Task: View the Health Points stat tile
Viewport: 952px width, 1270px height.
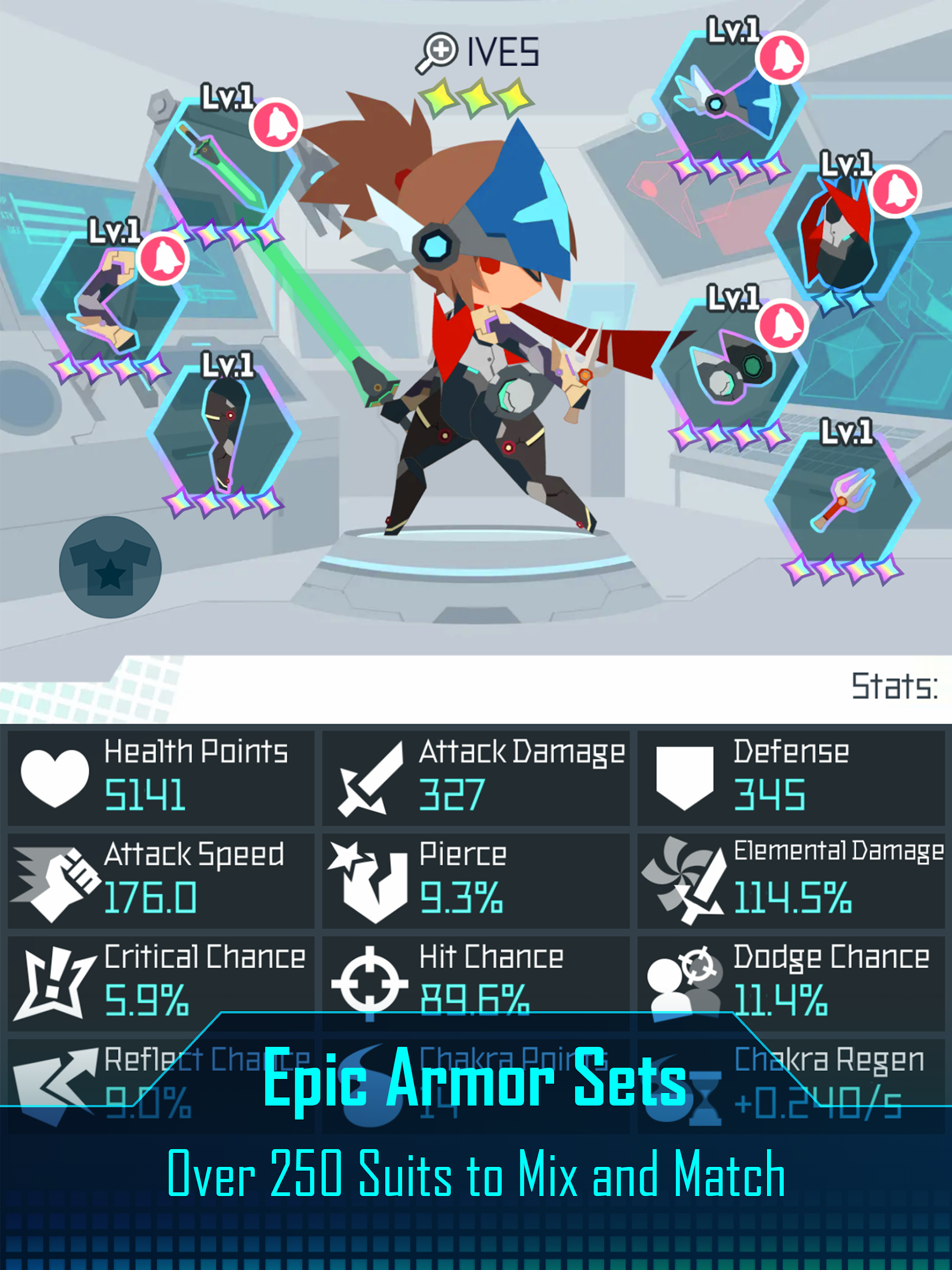Action: pos(161,777)
